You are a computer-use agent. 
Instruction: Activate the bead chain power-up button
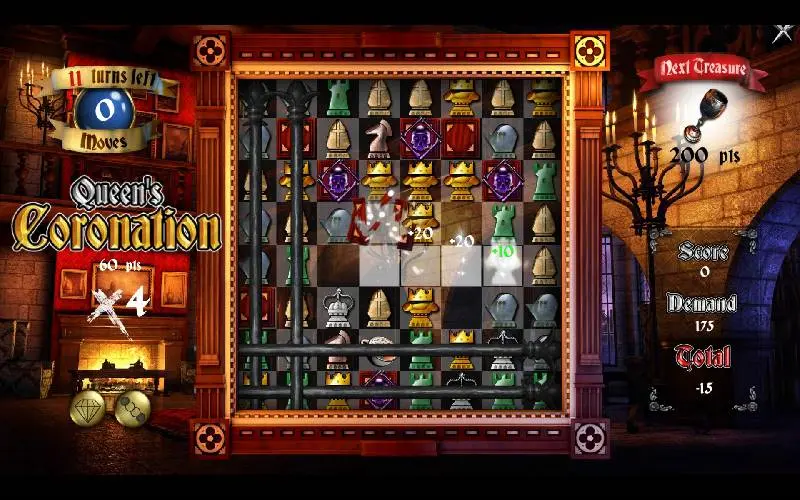pyautogui.click(x=132, y=406)
